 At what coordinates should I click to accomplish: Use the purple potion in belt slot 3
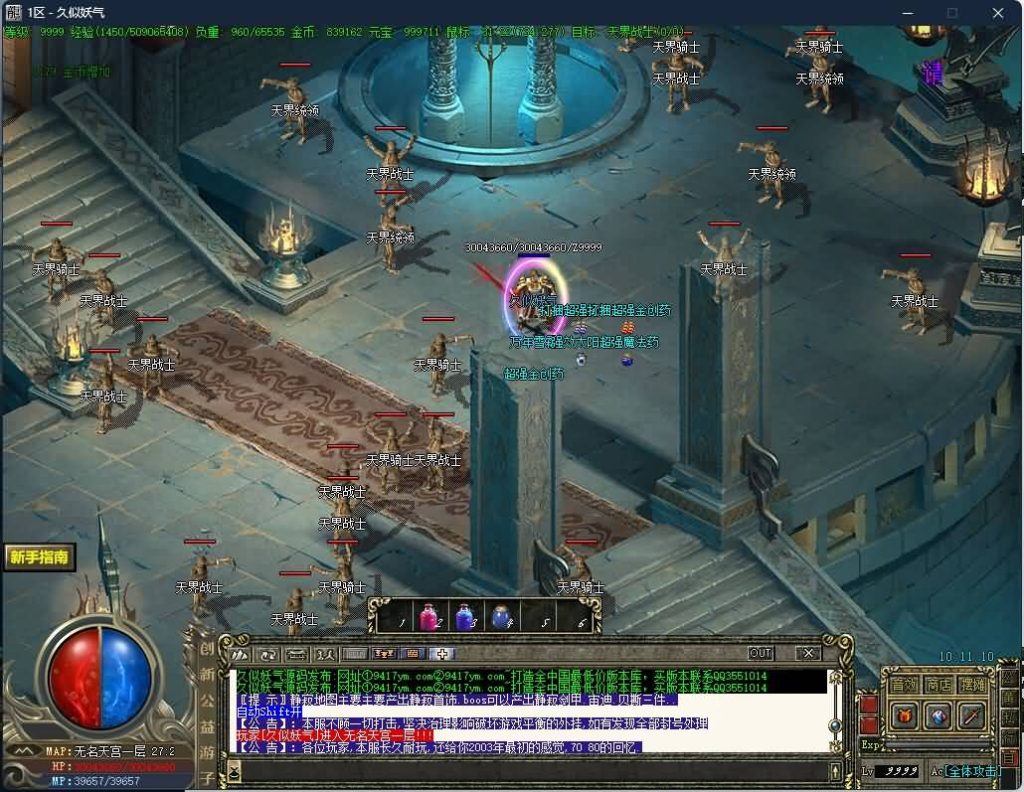(465, 617)
